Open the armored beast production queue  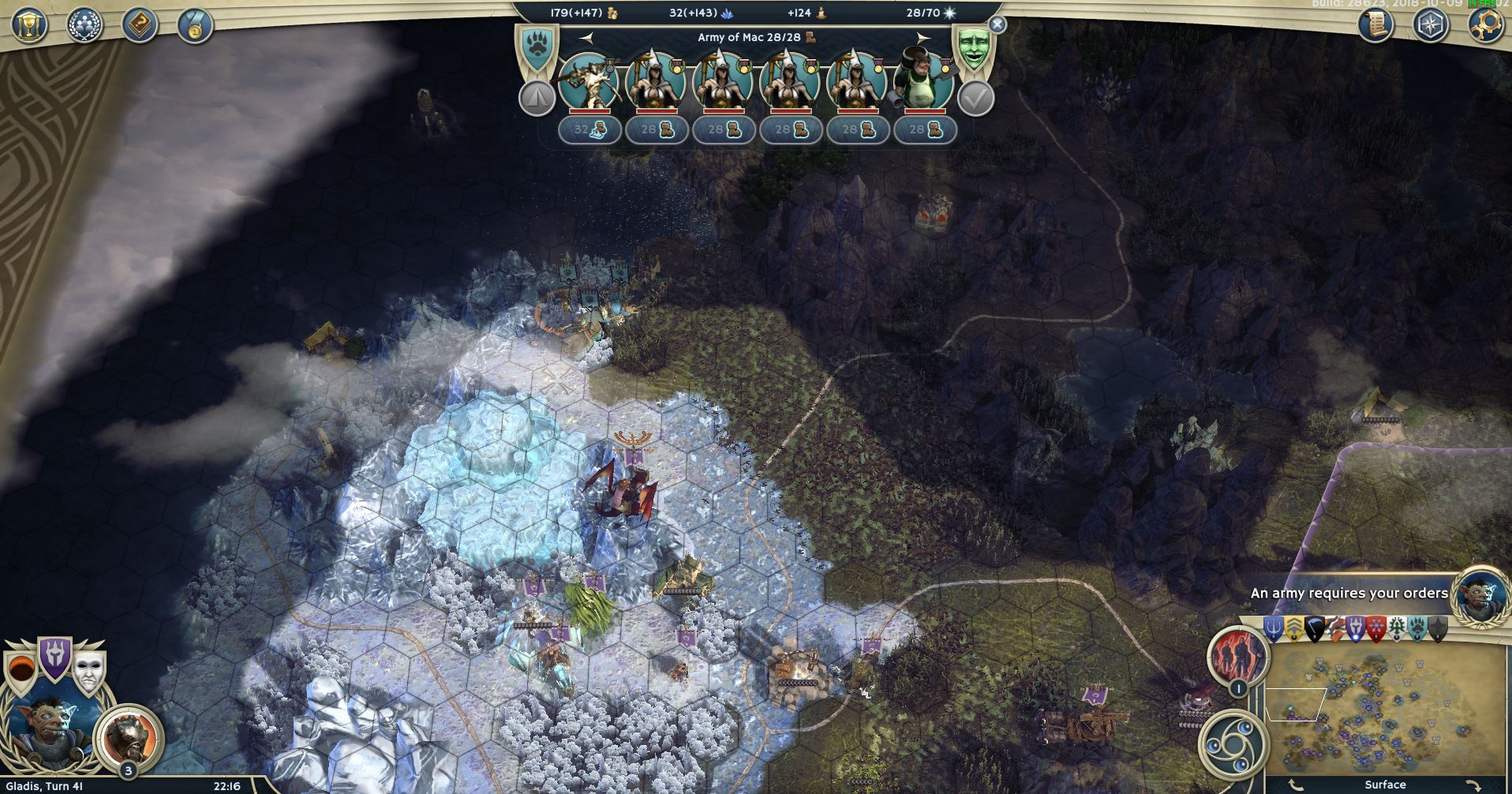pyautogui.click(x=129, y=738)
